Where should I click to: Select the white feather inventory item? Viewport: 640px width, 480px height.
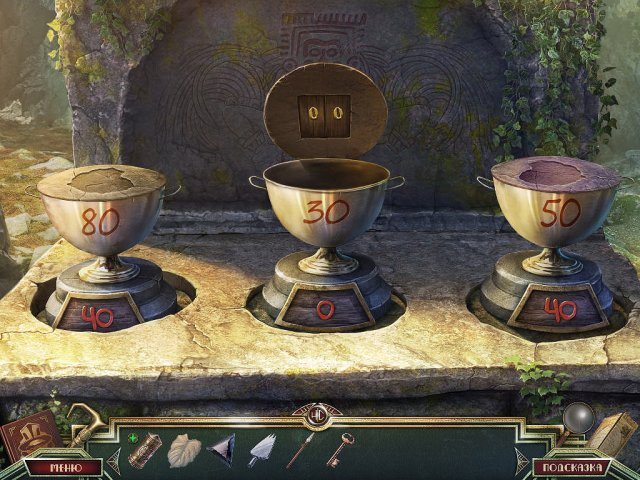tap(262, 449)
